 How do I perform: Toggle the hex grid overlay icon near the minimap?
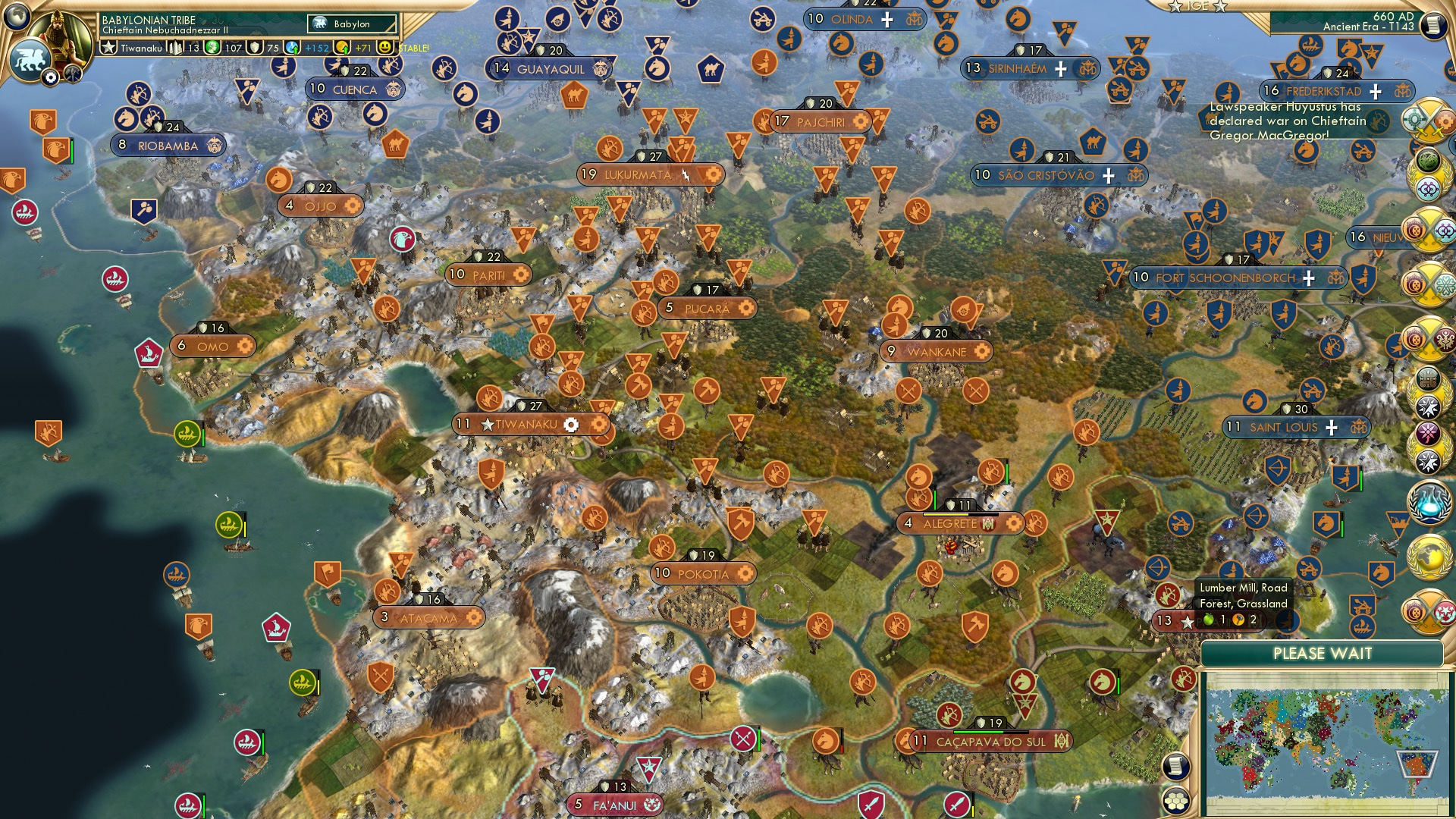(1176, 802)
